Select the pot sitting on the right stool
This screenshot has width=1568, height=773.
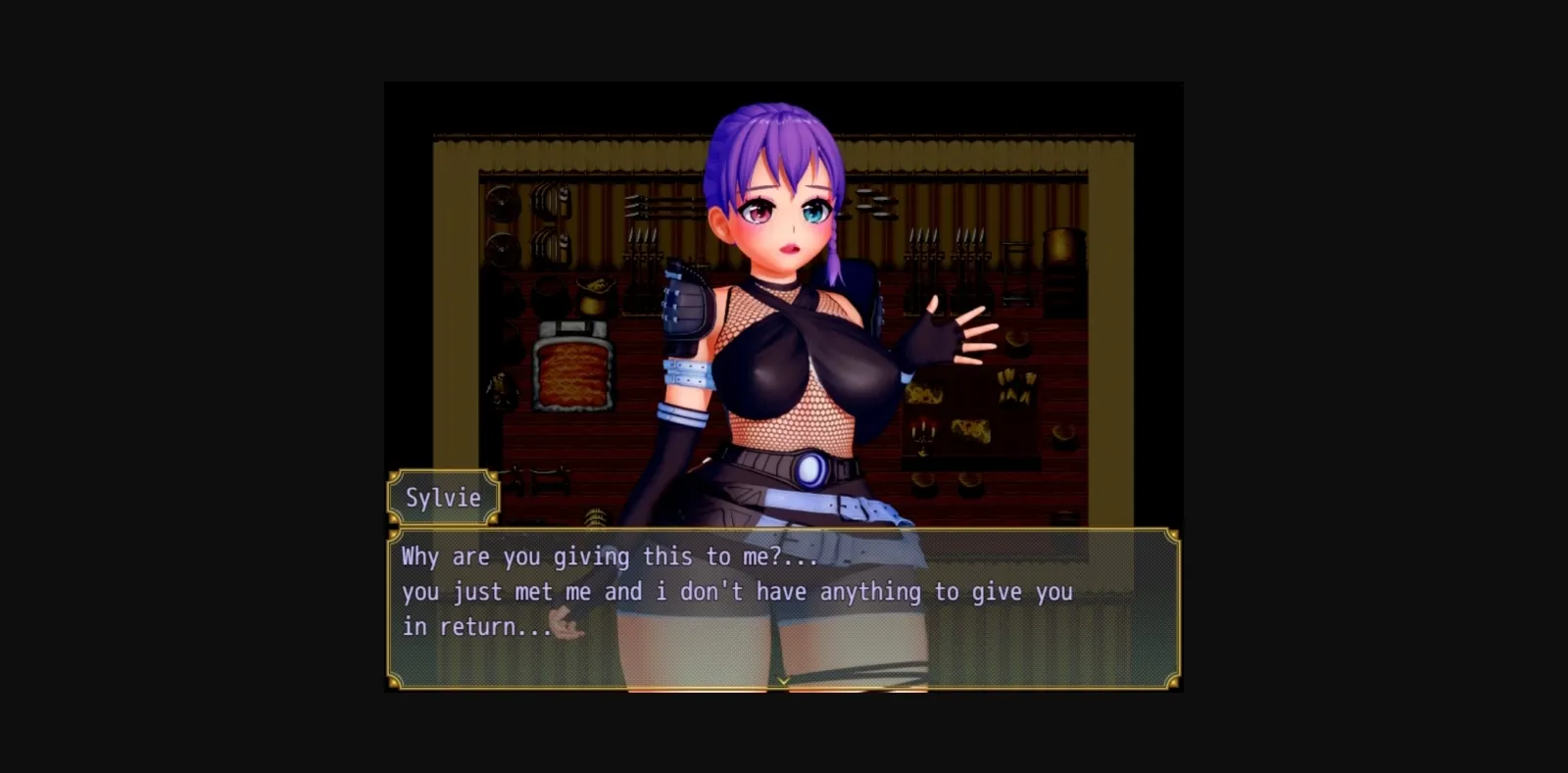tap(1019, 343)
